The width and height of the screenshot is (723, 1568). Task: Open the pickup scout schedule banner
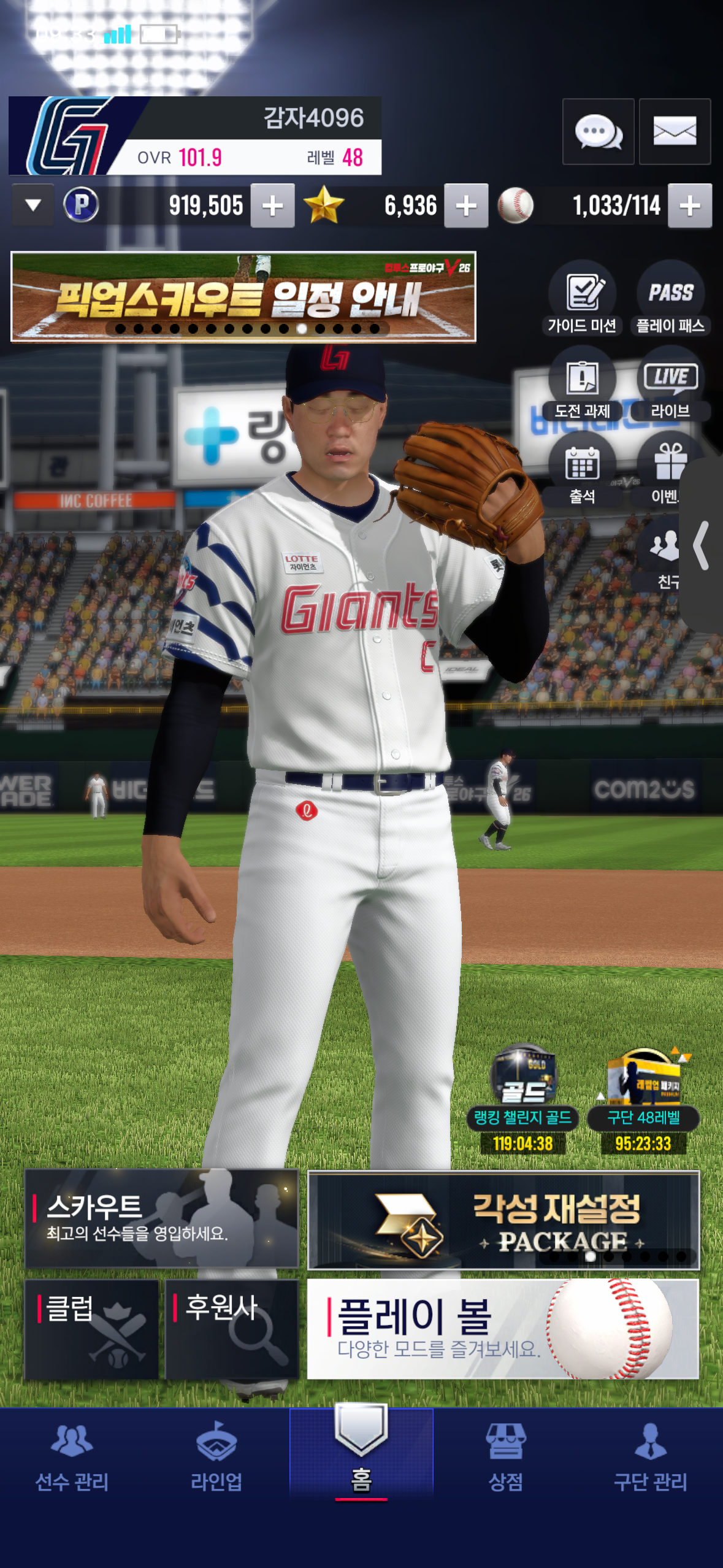pyautogui.click(x=243, y=296)
